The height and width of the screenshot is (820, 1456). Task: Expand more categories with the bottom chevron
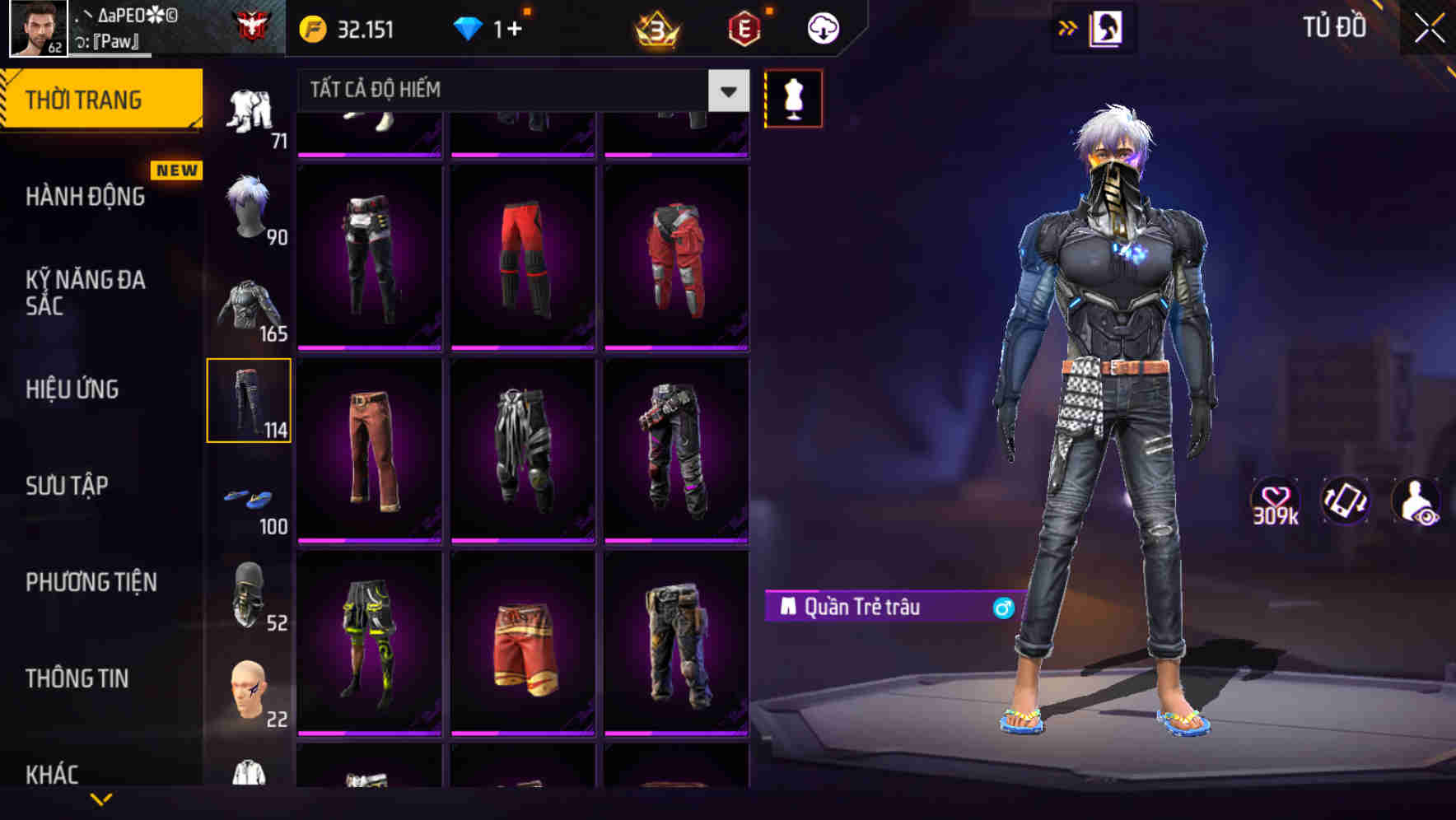point(101,799)
